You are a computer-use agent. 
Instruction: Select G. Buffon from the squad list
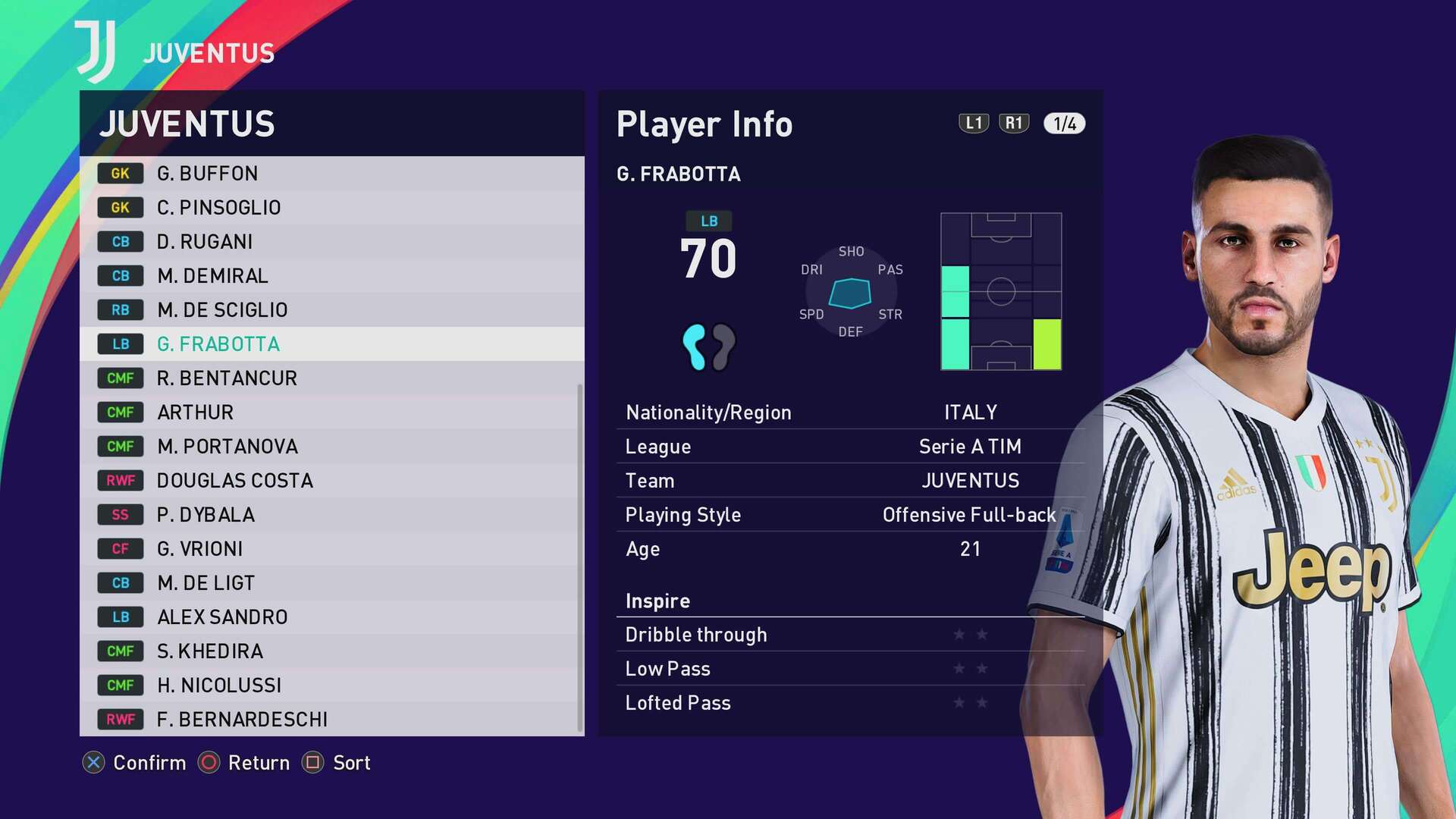click(x=209, y=173)
